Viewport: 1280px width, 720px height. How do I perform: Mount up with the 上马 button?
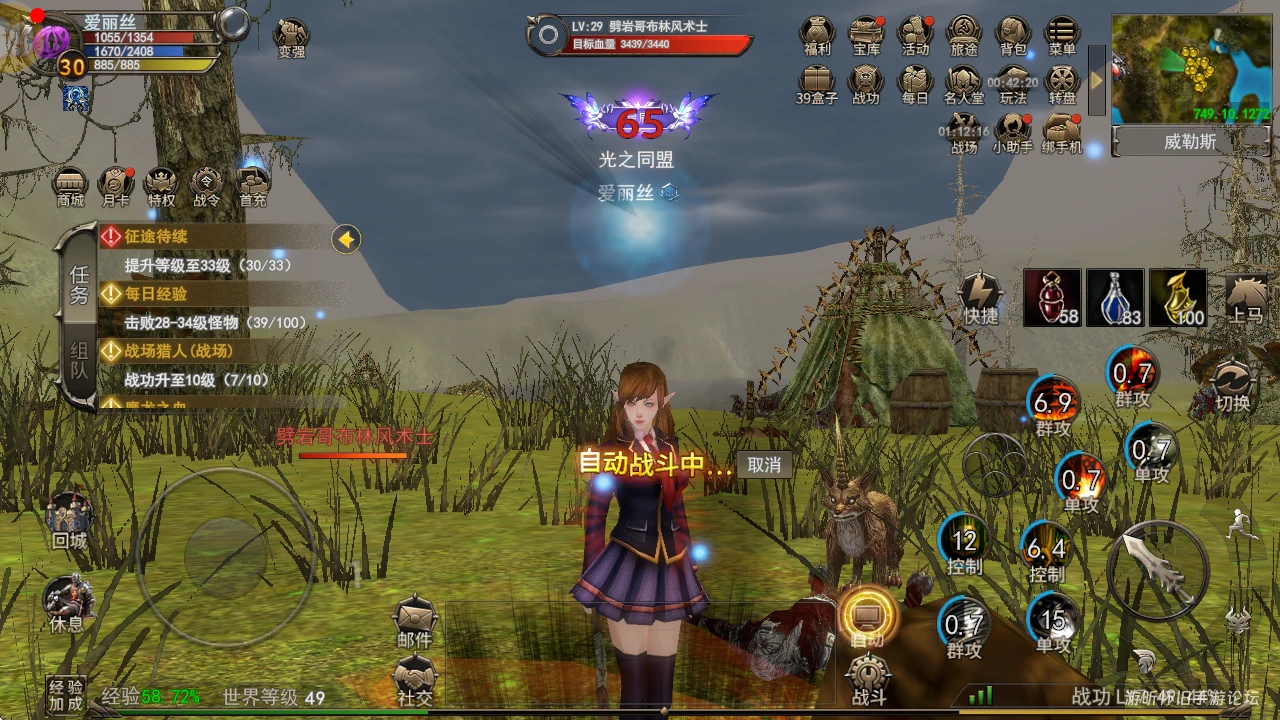click(x=1246, y=298)
